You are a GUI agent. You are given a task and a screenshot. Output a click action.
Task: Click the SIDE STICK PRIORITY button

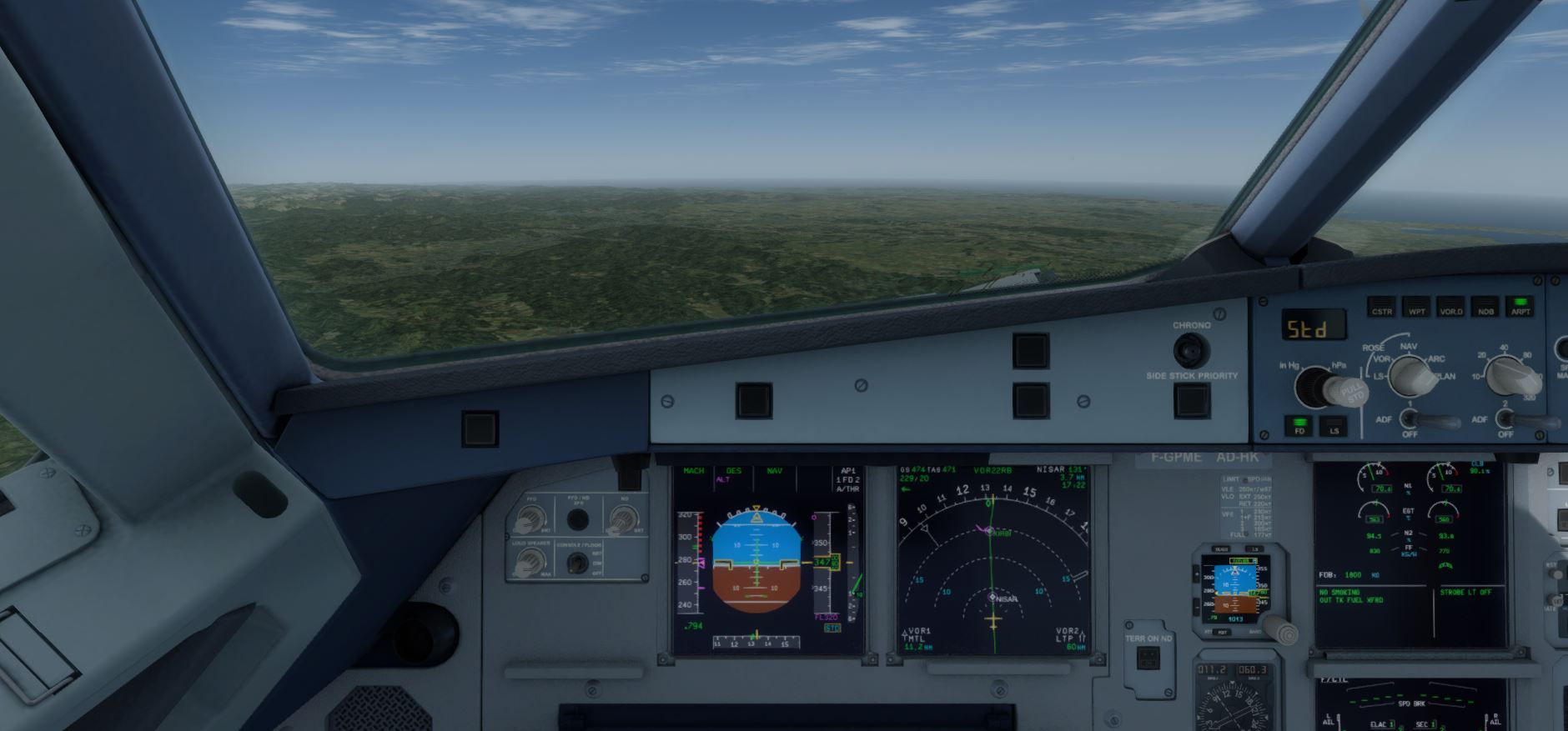click(x=1192, y=401)
